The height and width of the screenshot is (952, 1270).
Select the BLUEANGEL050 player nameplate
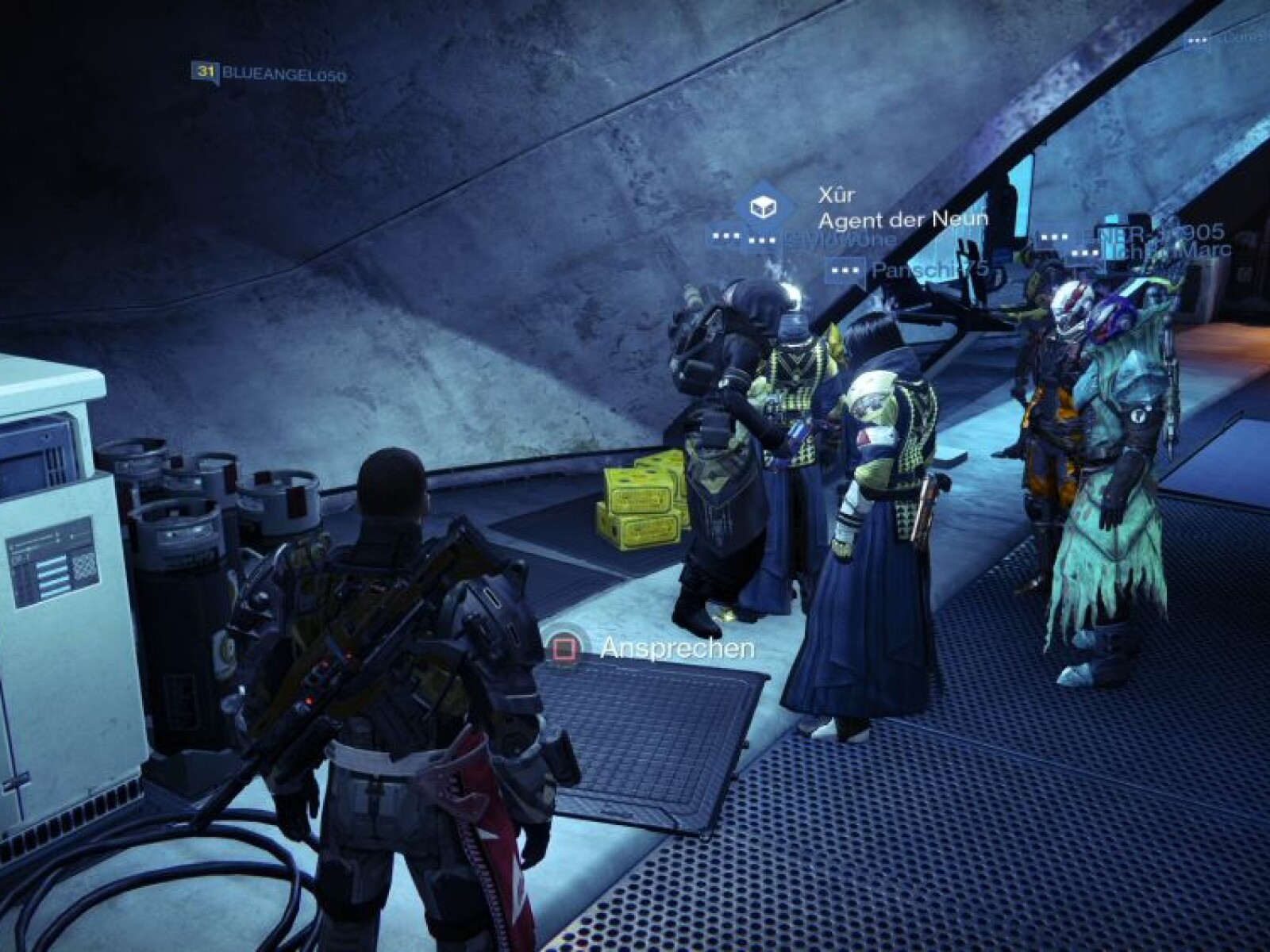click(270, 75)
